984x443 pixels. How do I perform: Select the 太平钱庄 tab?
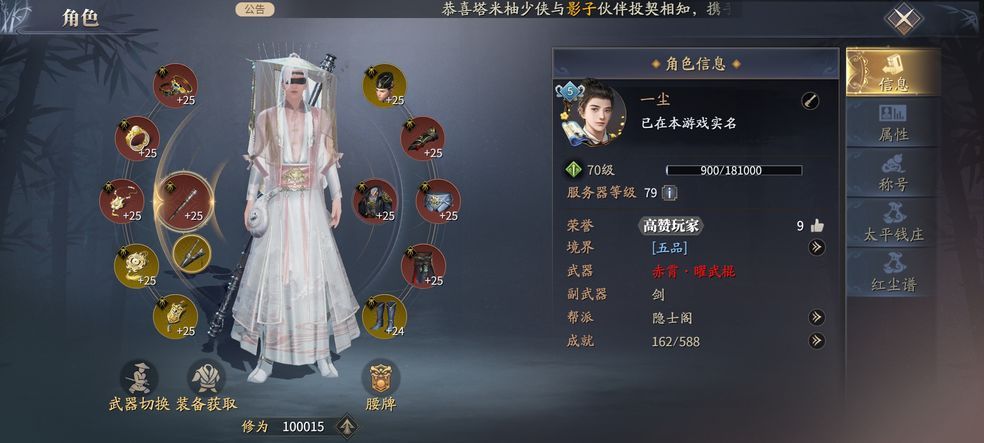coord(893,223)
